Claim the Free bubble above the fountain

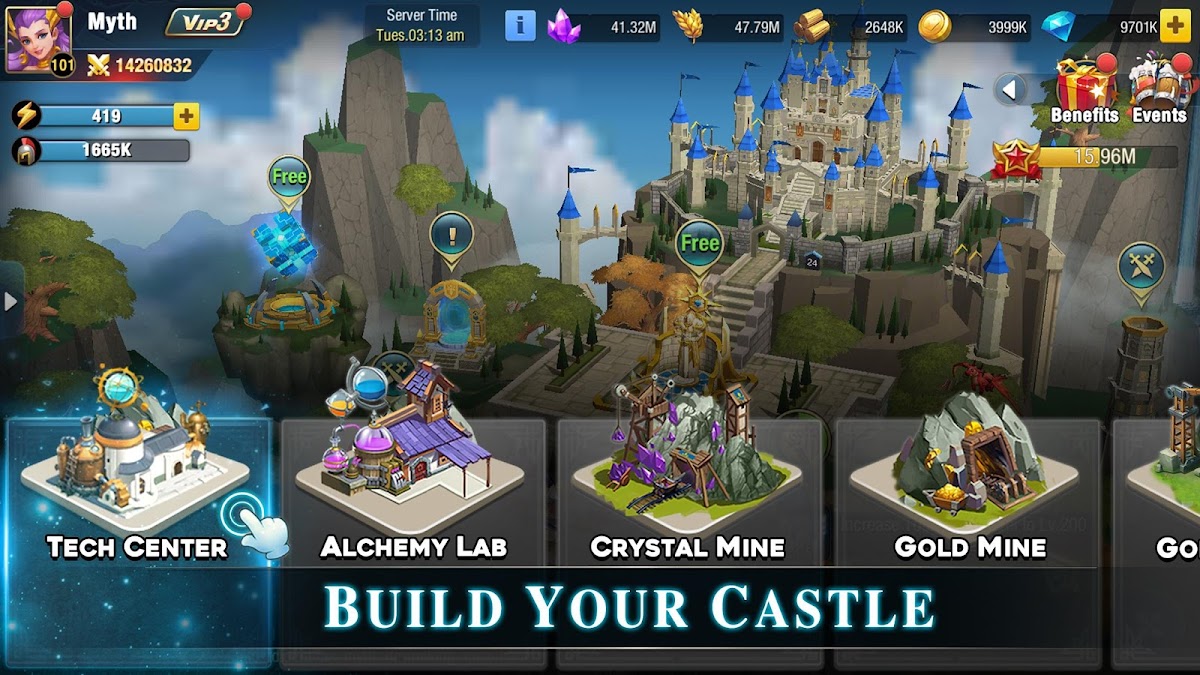click(x=699, y=243)
